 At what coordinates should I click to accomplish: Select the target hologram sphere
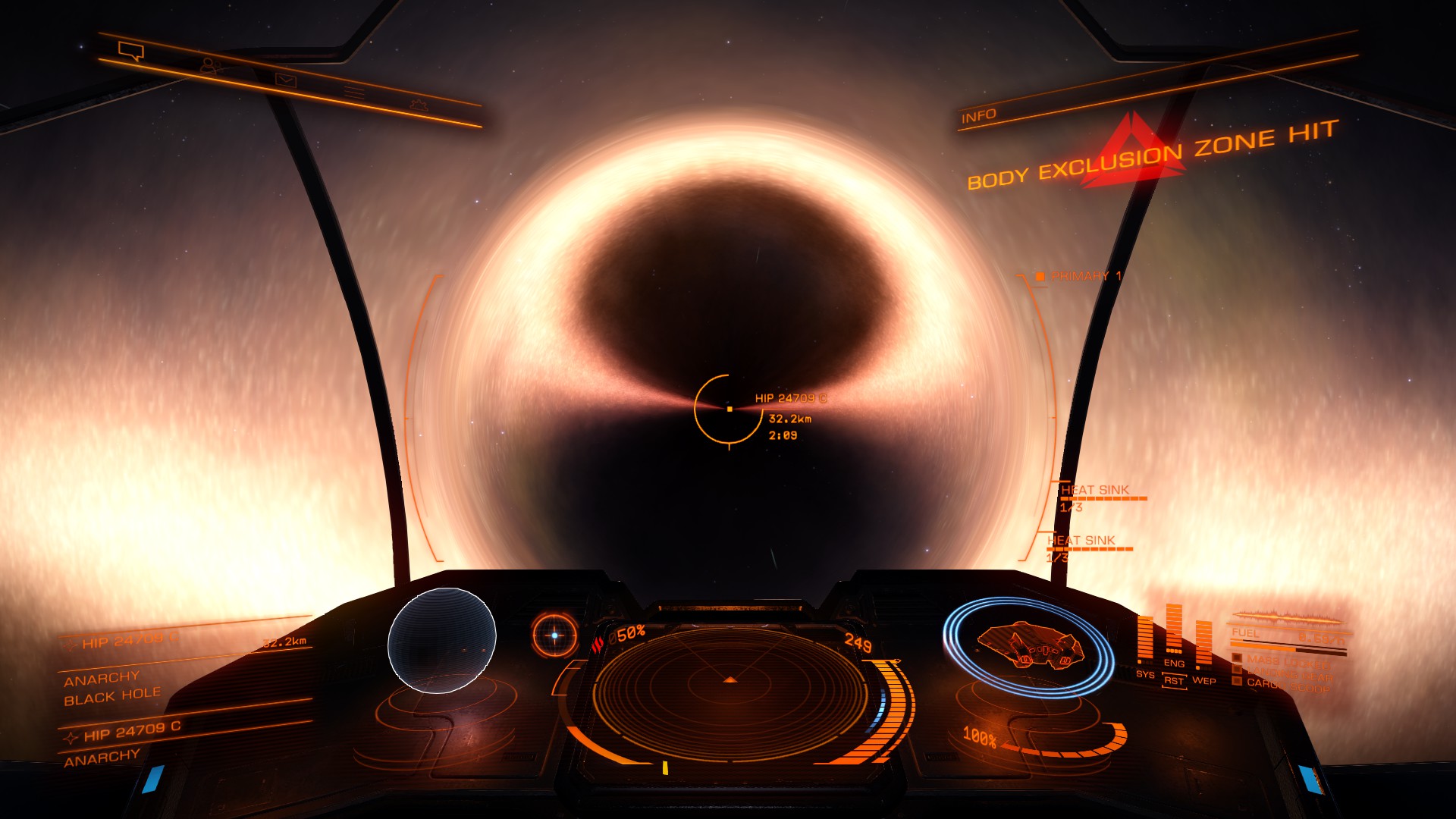(x=441, y=640)
